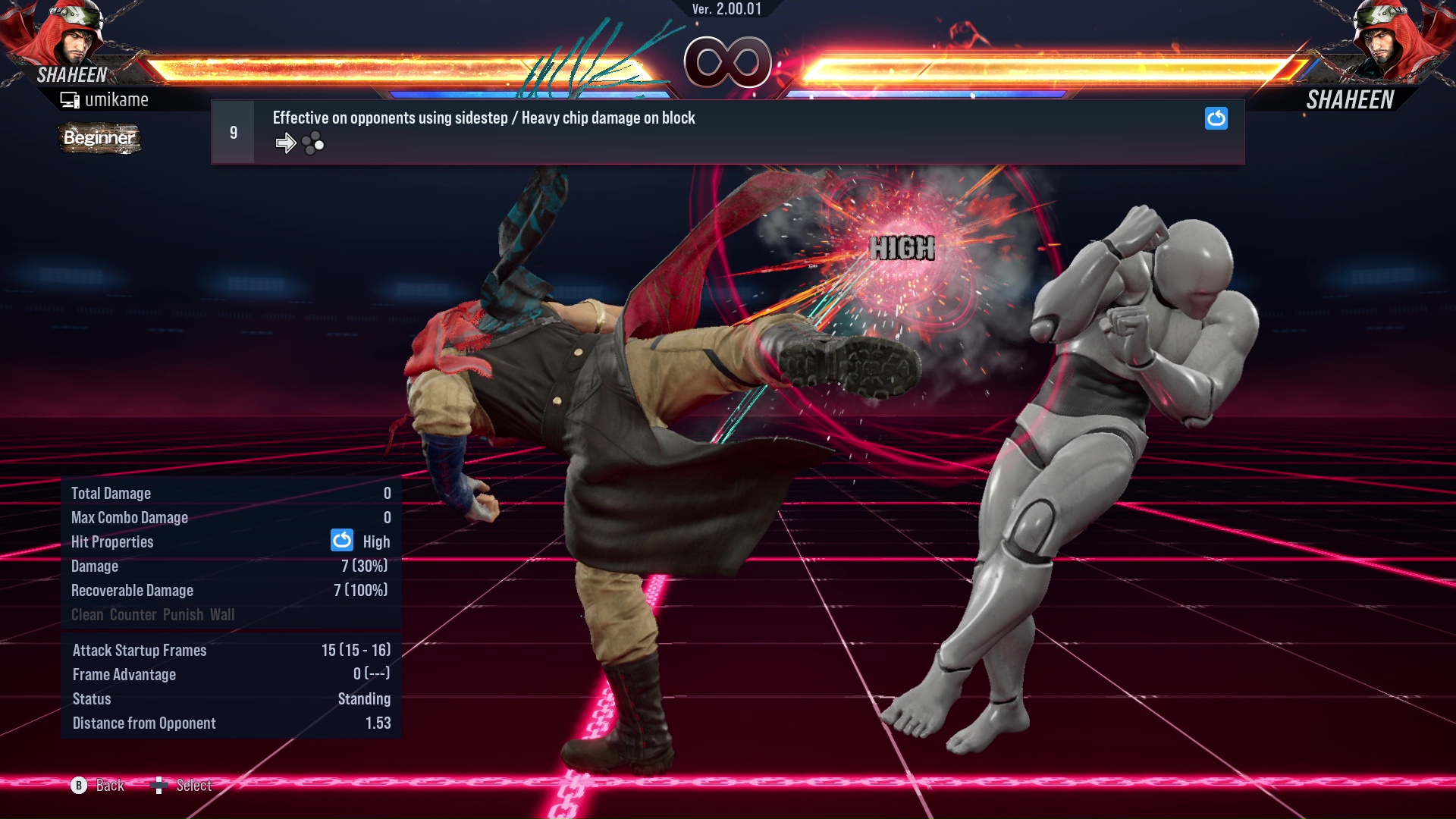
Task: Expand move entry number 9 details
Action: (x=233, y=131)
